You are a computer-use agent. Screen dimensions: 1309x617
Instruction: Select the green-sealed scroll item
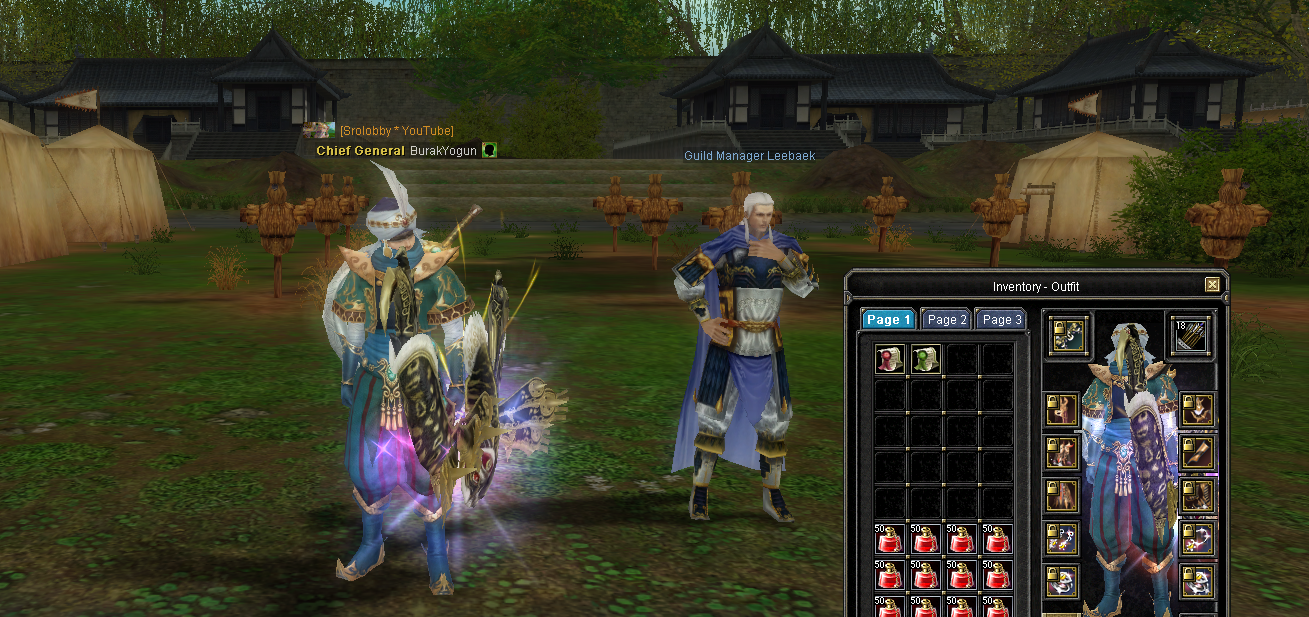tap(926, 359)
